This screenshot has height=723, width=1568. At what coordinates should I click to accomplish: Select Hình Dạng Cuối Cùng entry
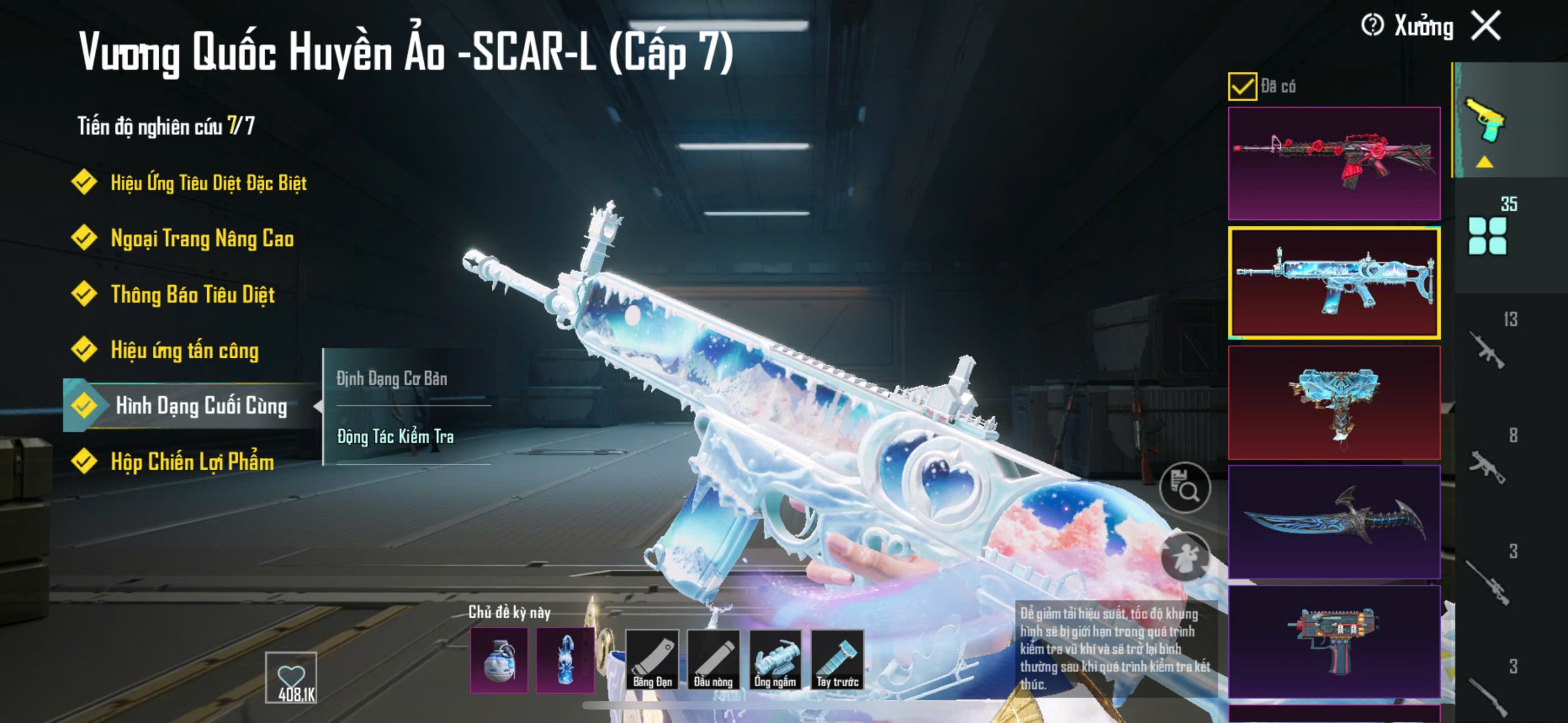pos(200,406)
